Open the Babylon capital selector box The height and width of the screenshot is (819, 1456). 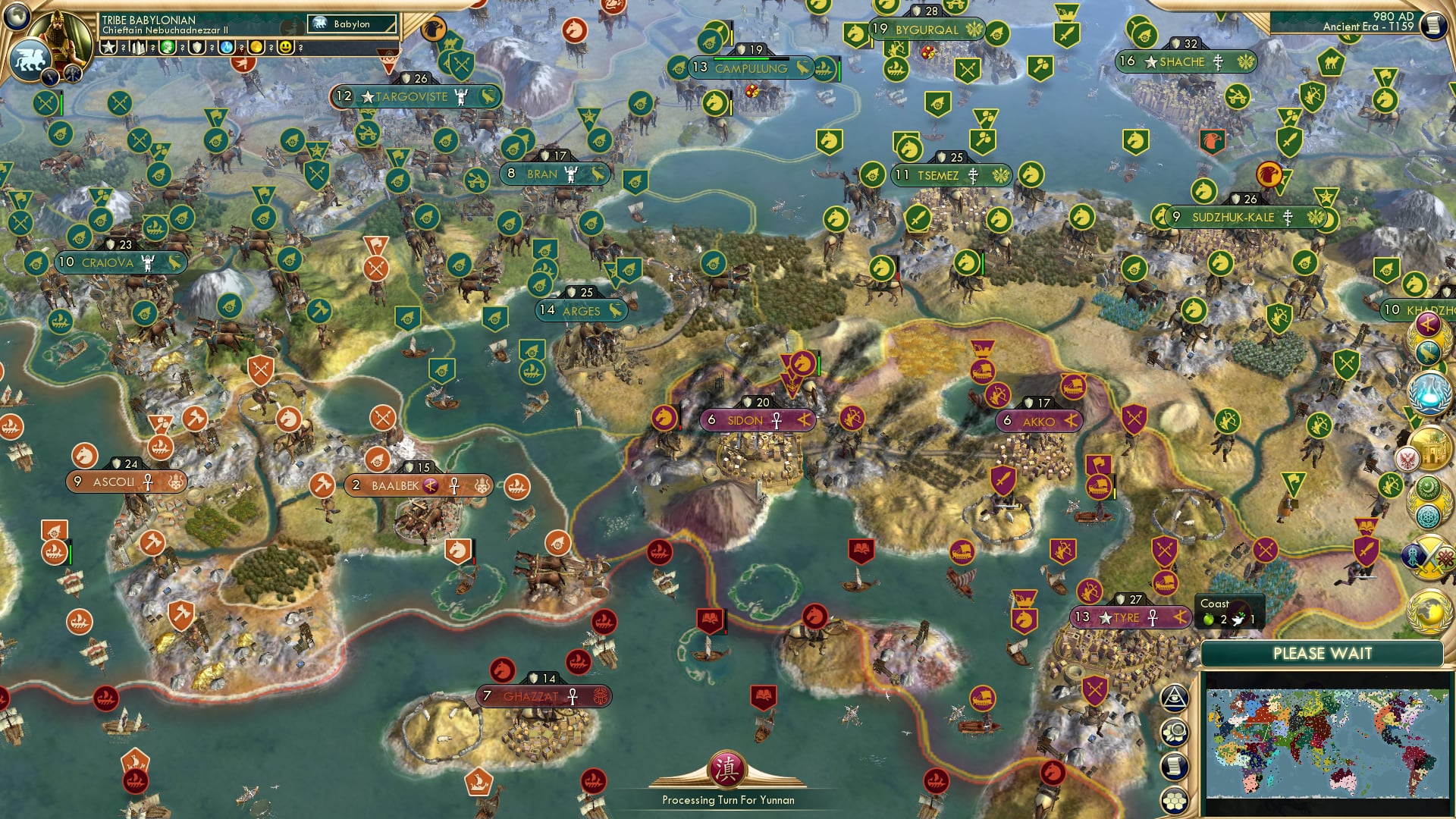(x=353, y=24)
